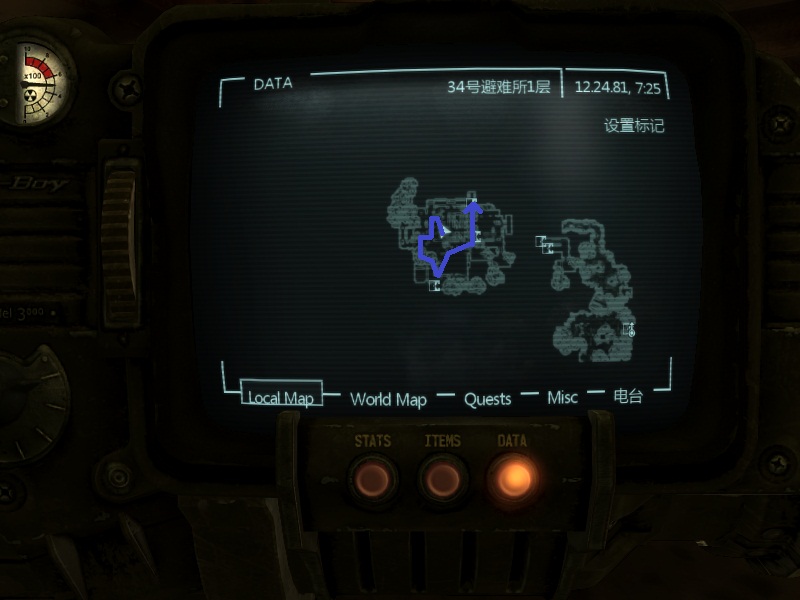800x600 pixels.
Task: Click the 设置标记 place marker button
Action: 634,126
